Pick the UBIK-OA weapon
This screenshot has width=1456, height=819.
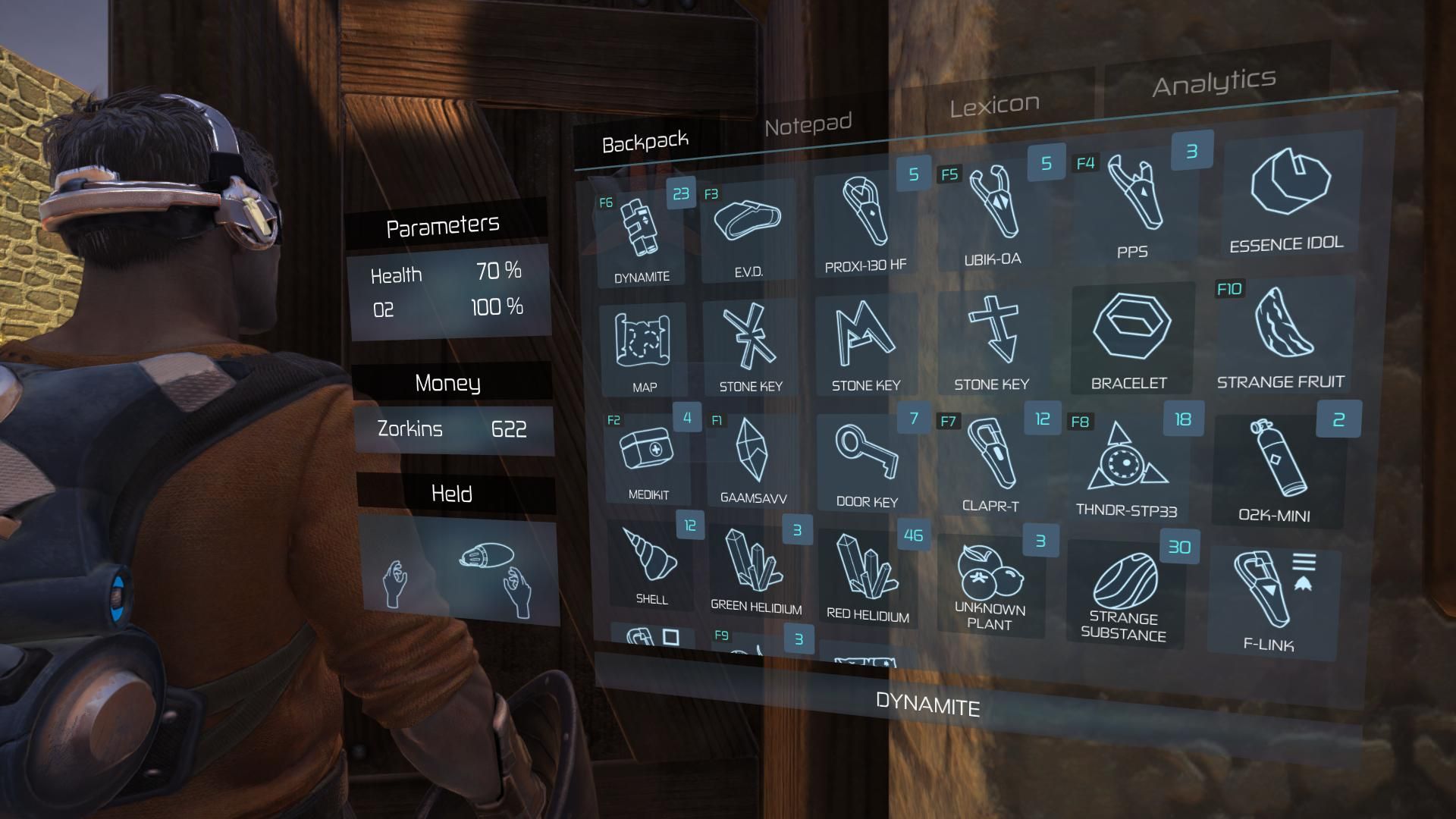click(x=992, y=212)
